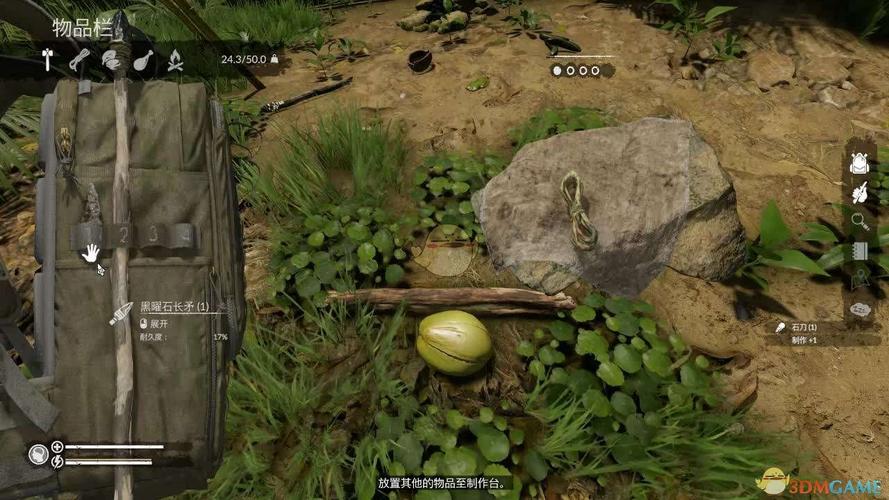Switch to the rope materials tab
This screenshot has width=889, height=500.
tap(80, 60)
